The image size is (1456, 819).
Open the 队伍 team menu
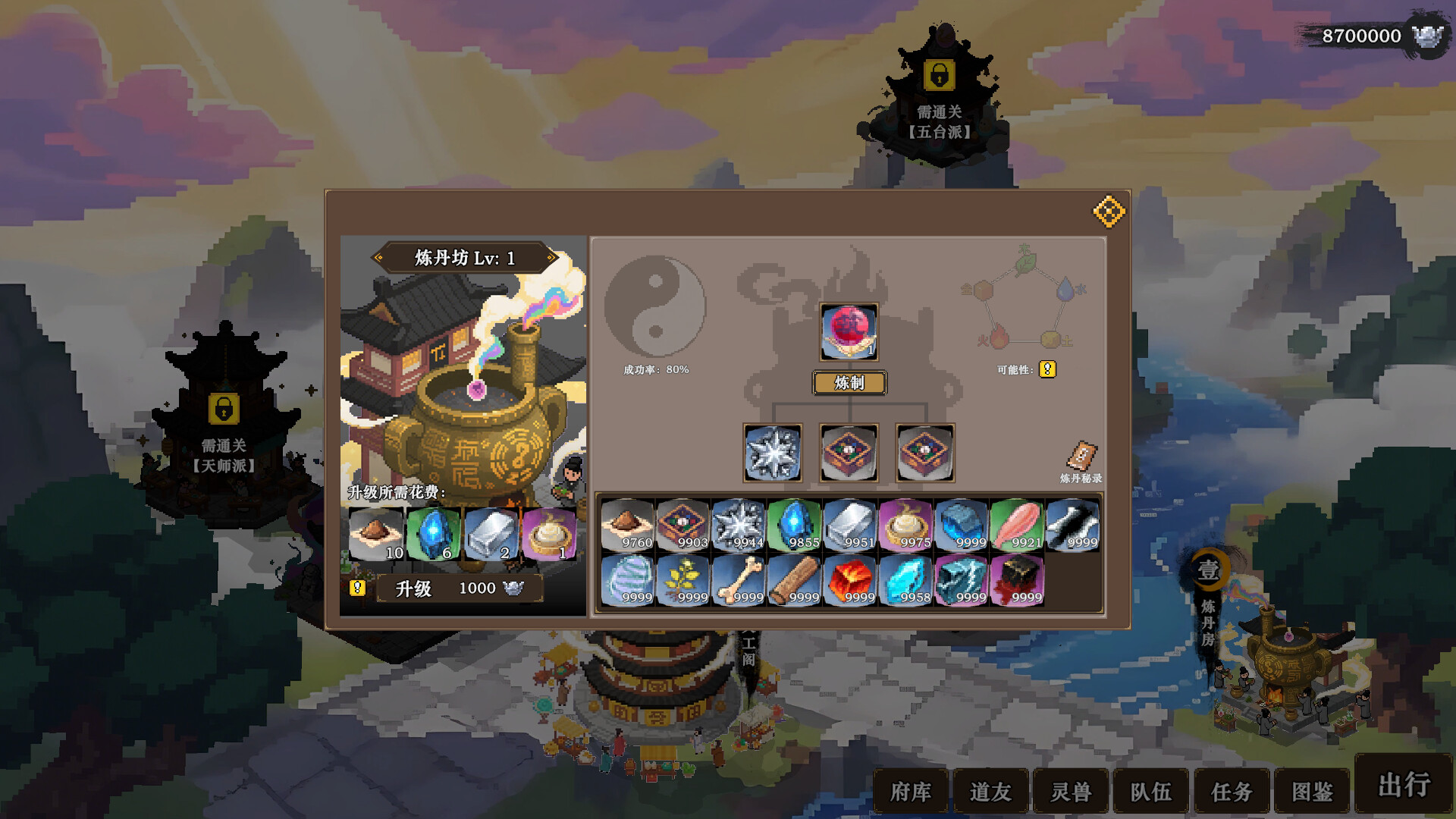1150,792
